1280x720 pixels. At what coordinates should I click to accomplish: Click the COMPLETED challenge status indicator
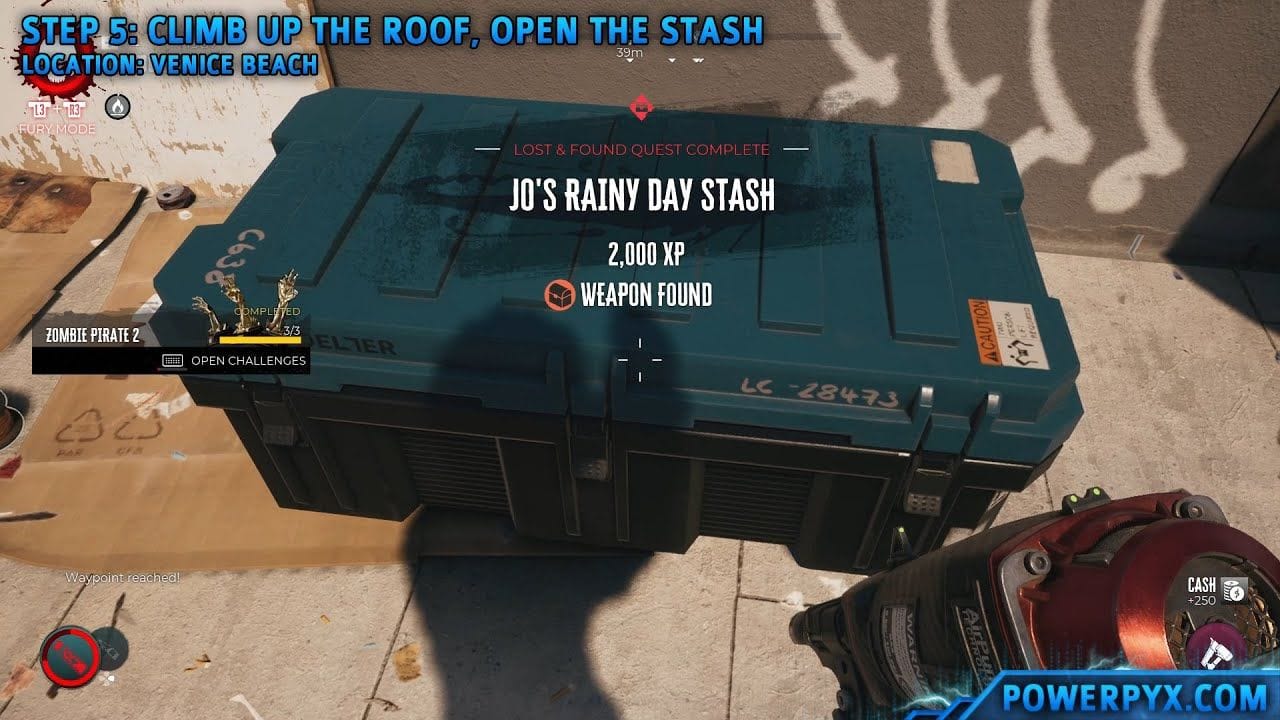pyautogui.click(x=269, y=309)
